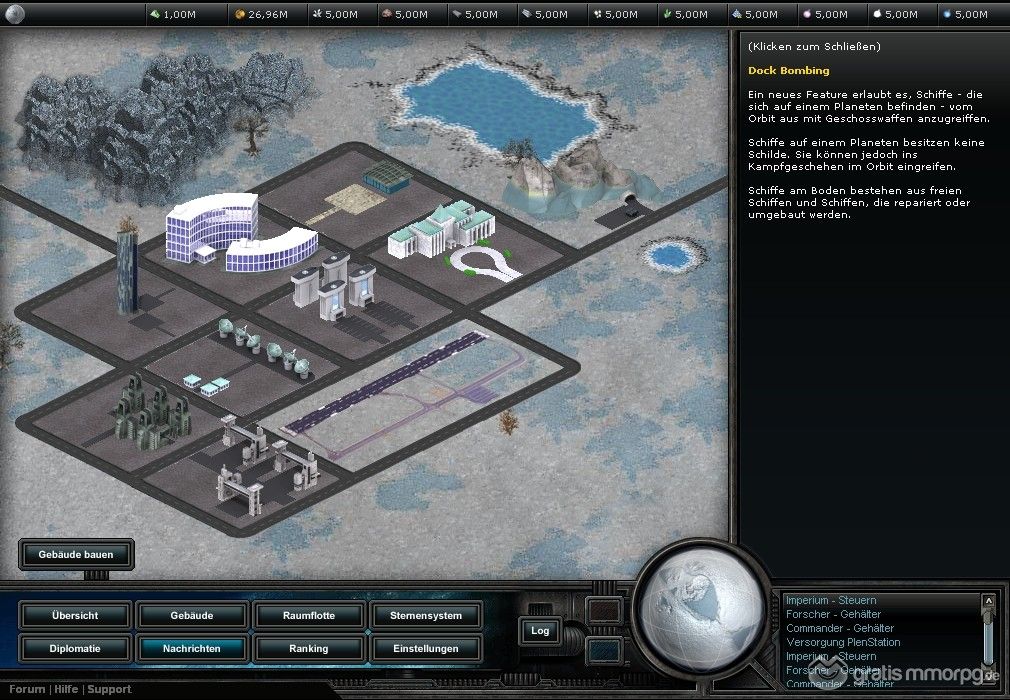
Task: Show the Sternensystem view
Action: 425,615
